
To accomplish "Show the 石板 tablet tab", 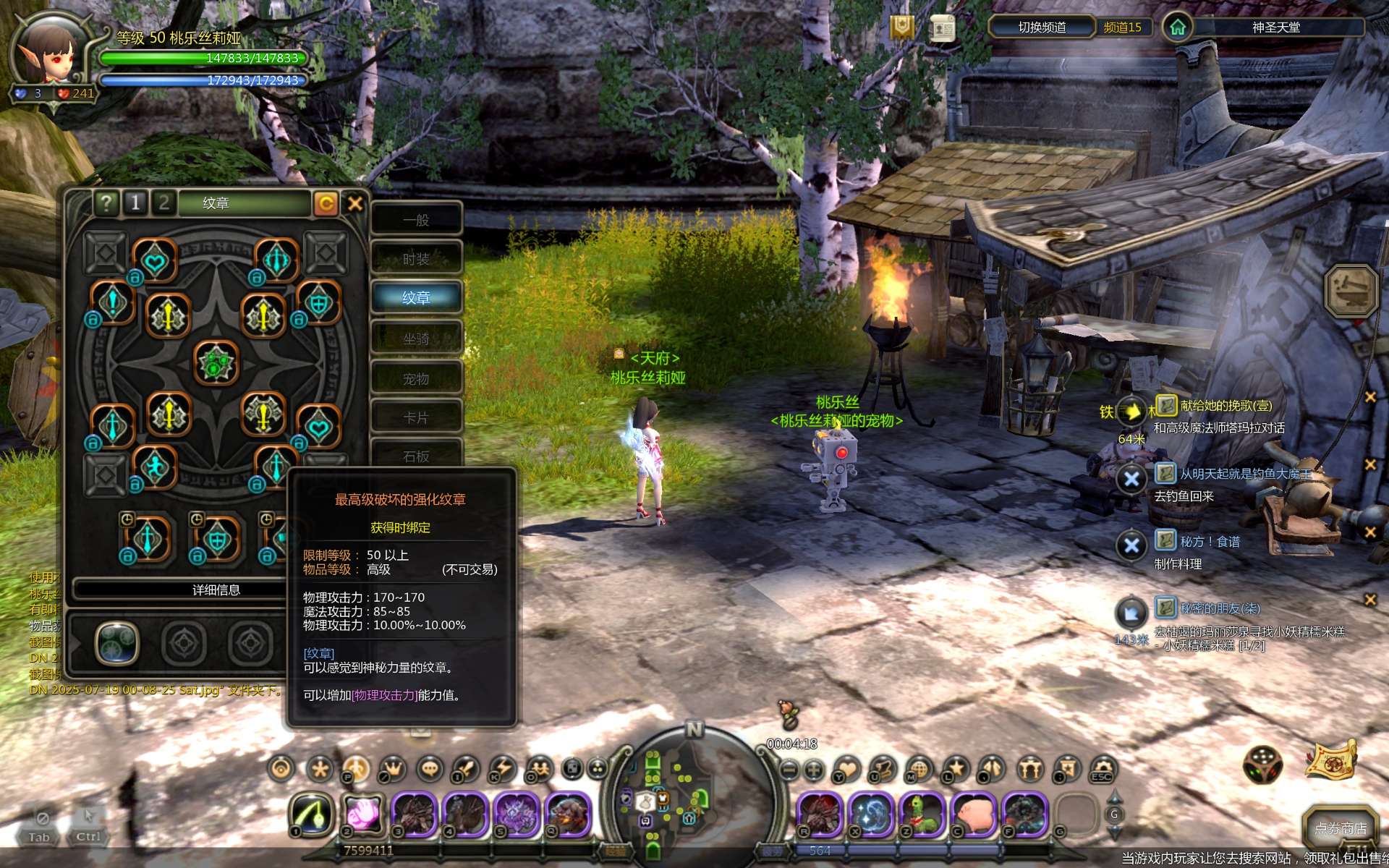I will pos(417,456).
